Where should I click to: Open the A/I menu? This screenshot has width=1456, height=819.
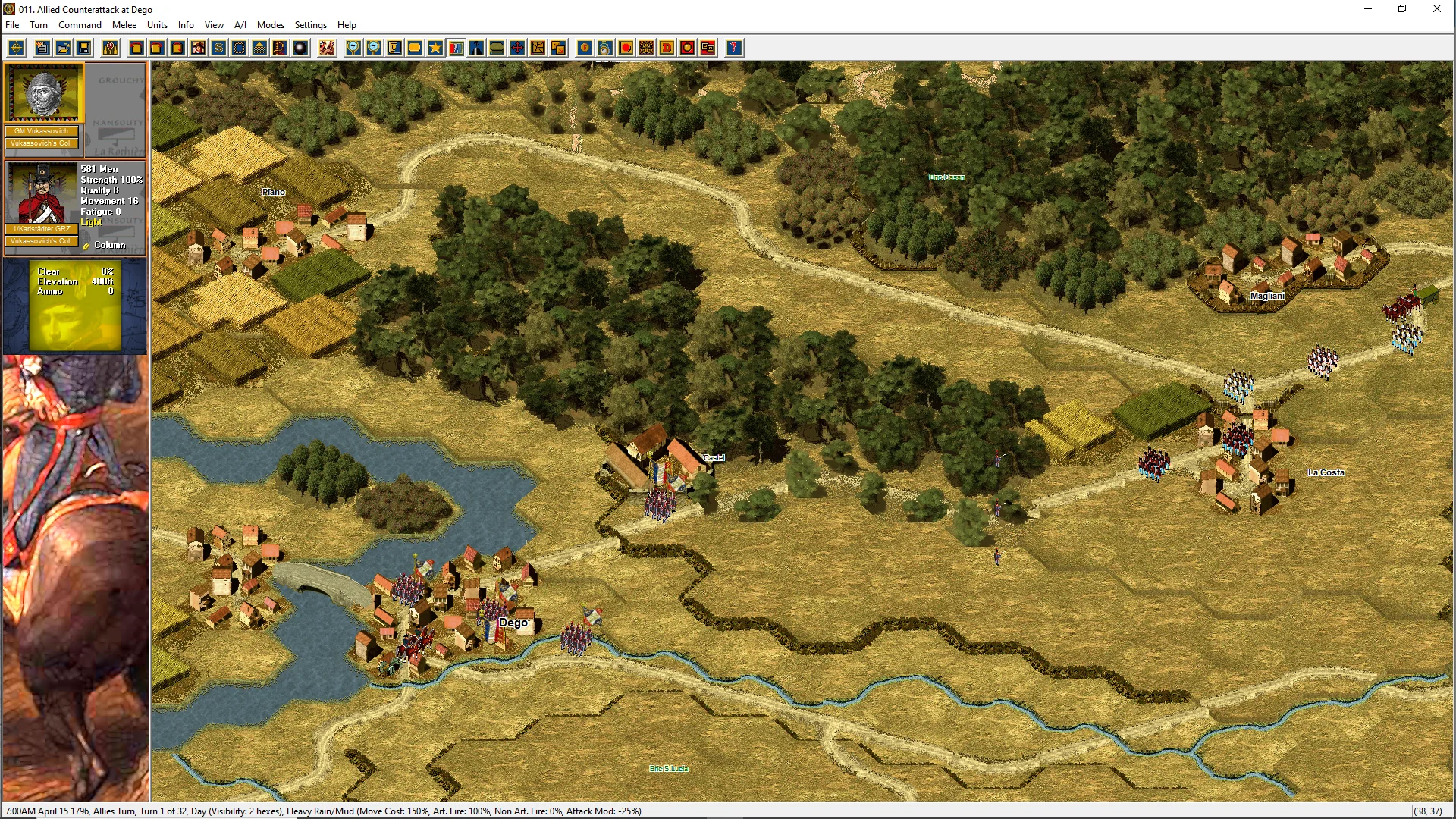coord(240,25)
